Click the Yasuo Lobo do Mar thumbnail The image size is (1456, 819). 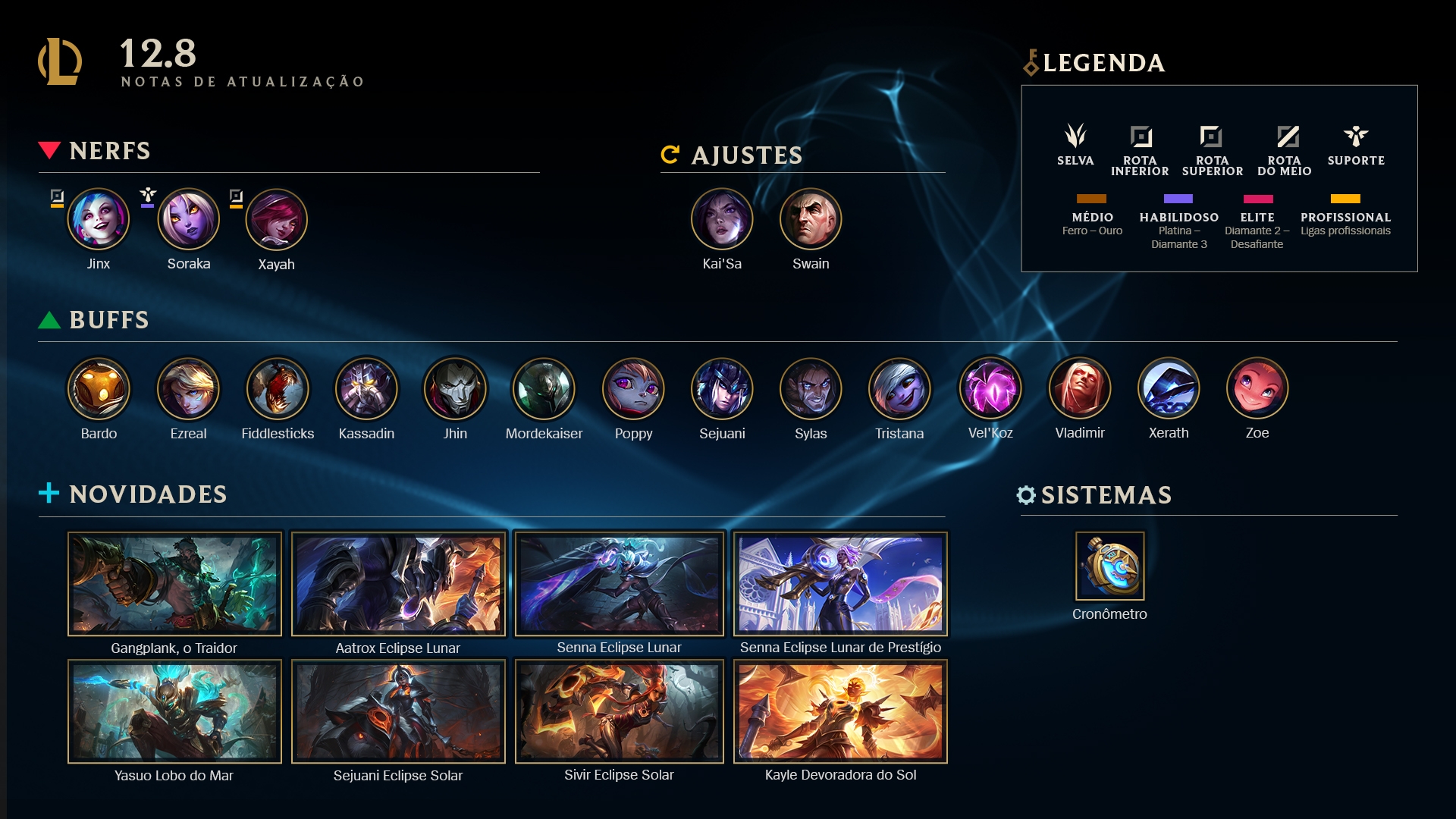coord(174,711)
